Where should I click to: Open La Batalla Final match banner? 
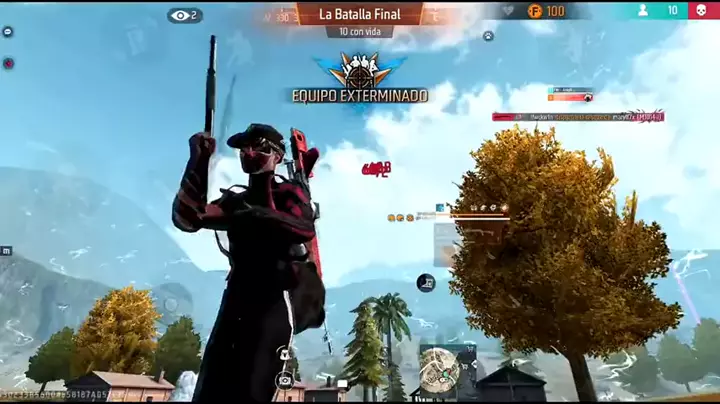click(x=359, y=14)
